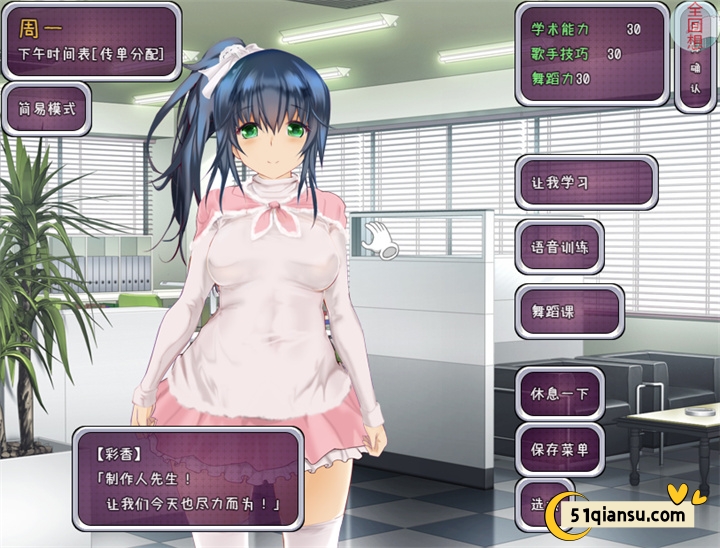
Task: Open the 保存菜单 save menu
Action: coord(560,449)
